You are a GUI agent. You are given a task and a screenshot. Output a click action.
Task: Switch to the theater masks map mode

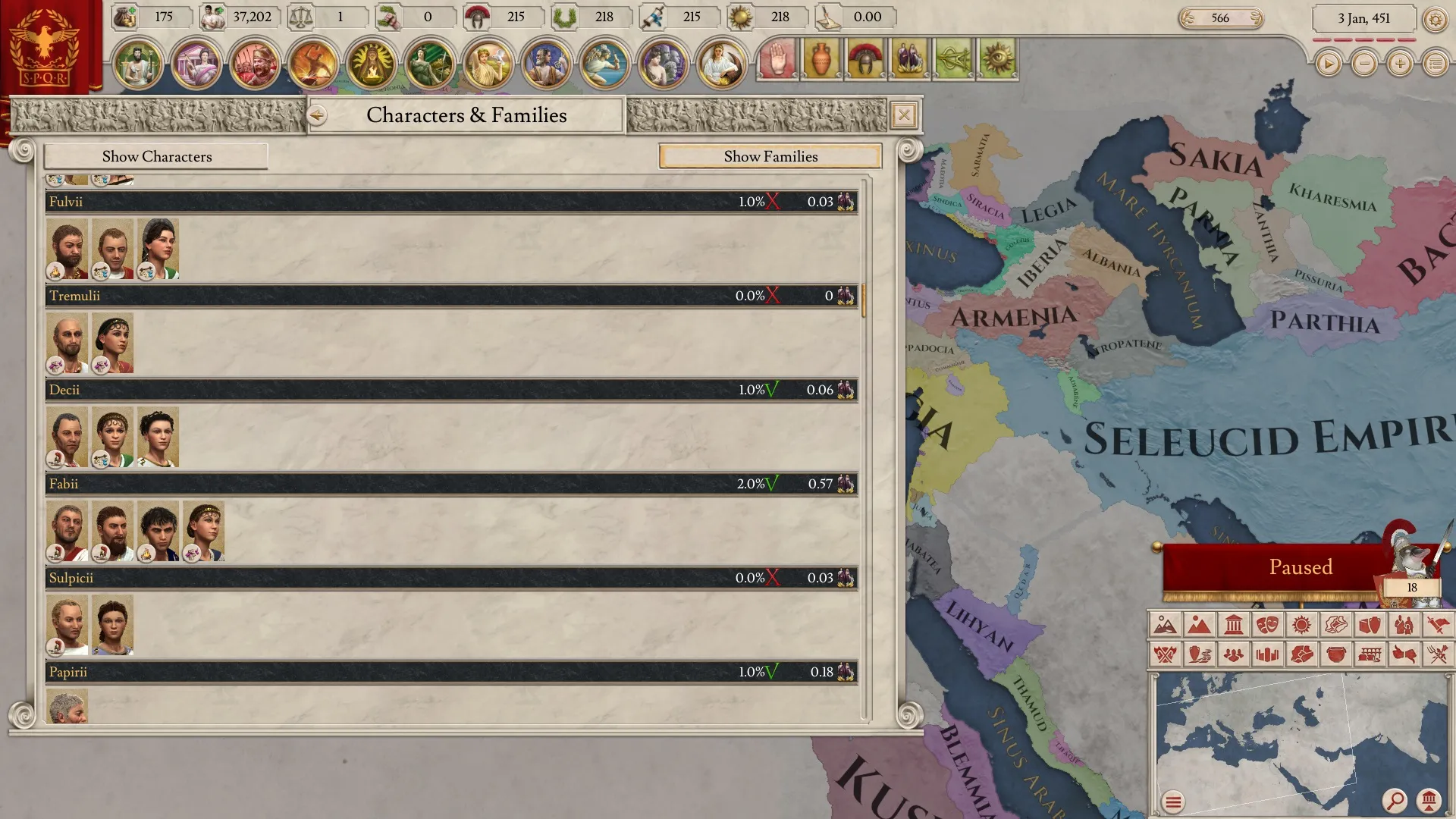click(x=1267, y=625)
